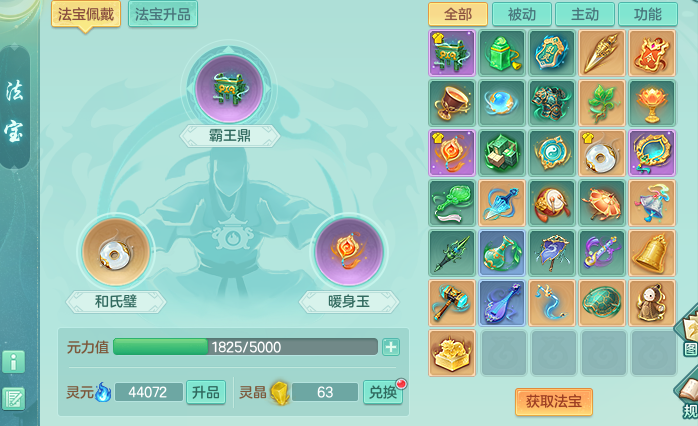Switch to the 法宝佩戴 tab
This screenshot has width=698, height=426.
click(x=86, y=14)
